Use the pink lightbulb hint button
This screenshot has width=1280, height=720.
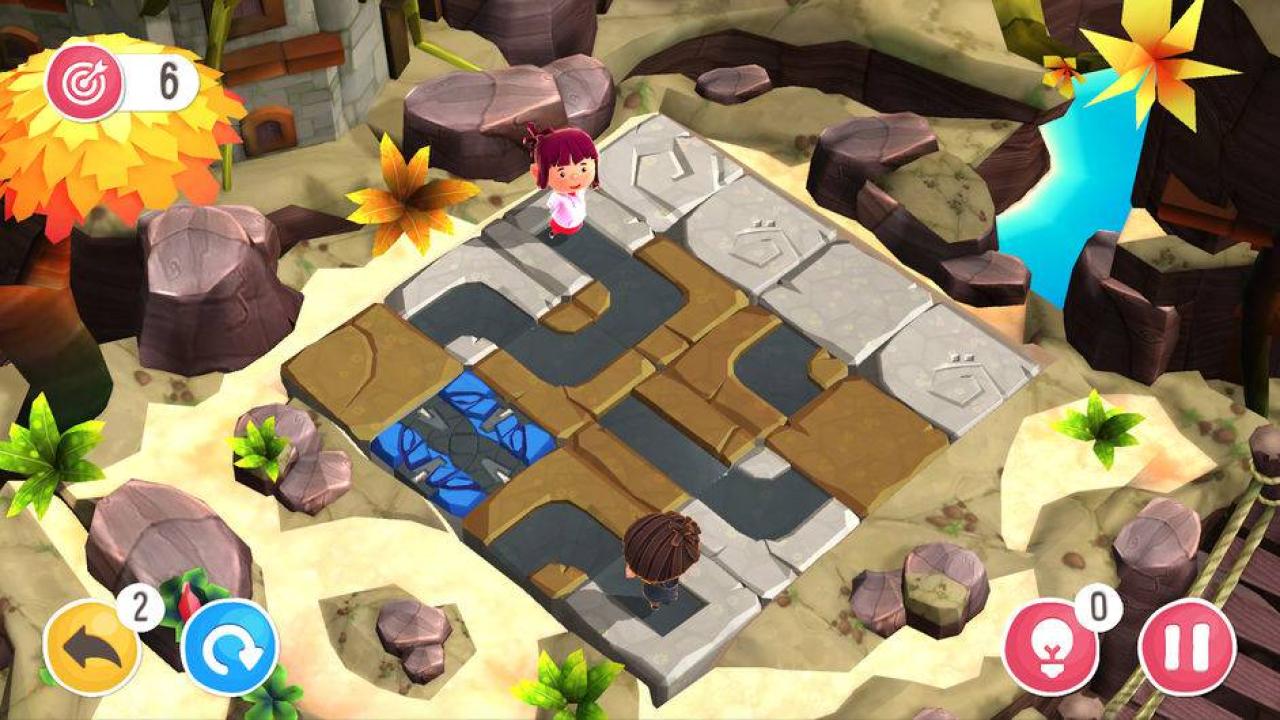click(x=1051, y=647)
